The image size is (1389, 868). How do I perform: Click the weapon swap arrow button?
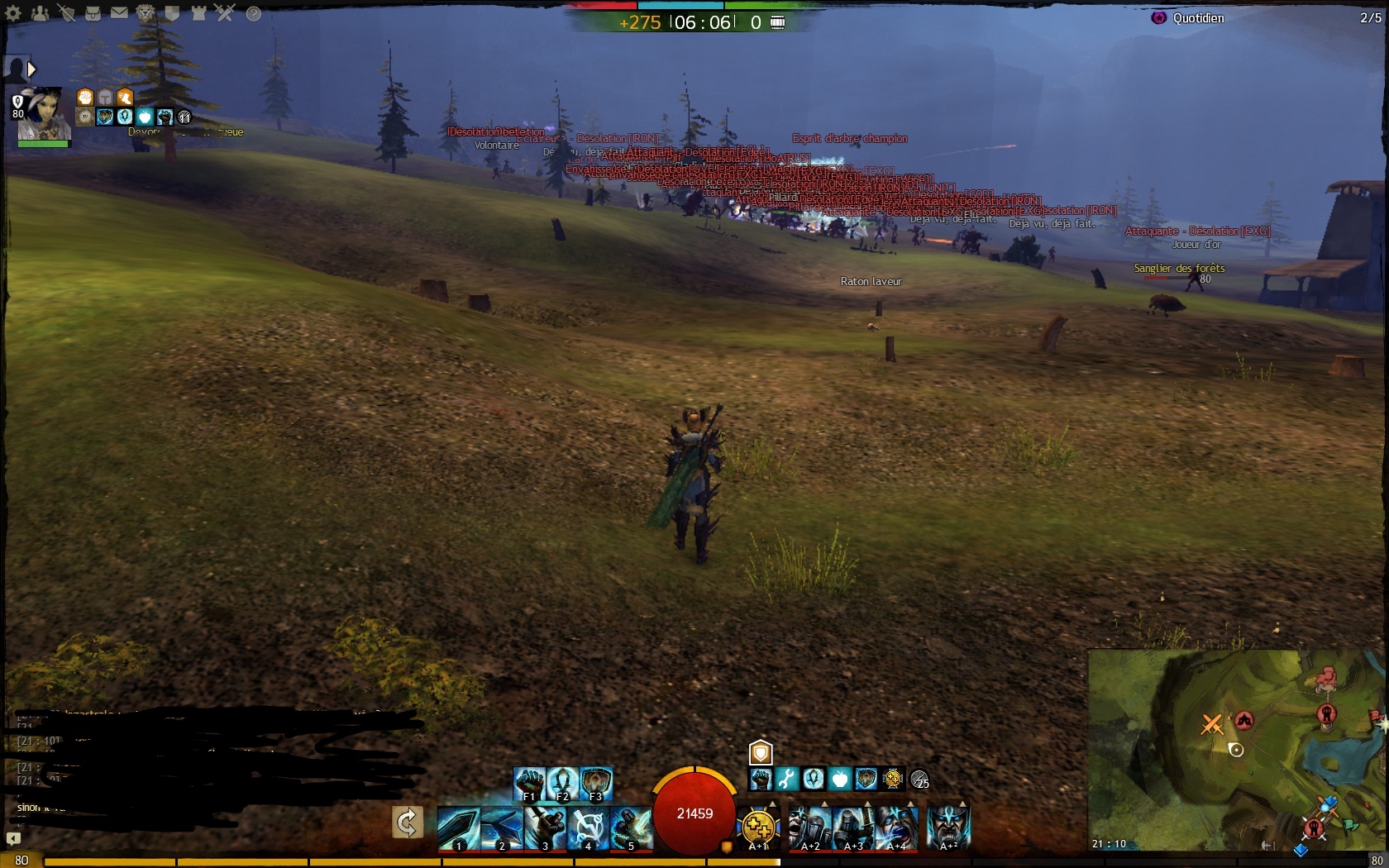[x=407, y=823]
